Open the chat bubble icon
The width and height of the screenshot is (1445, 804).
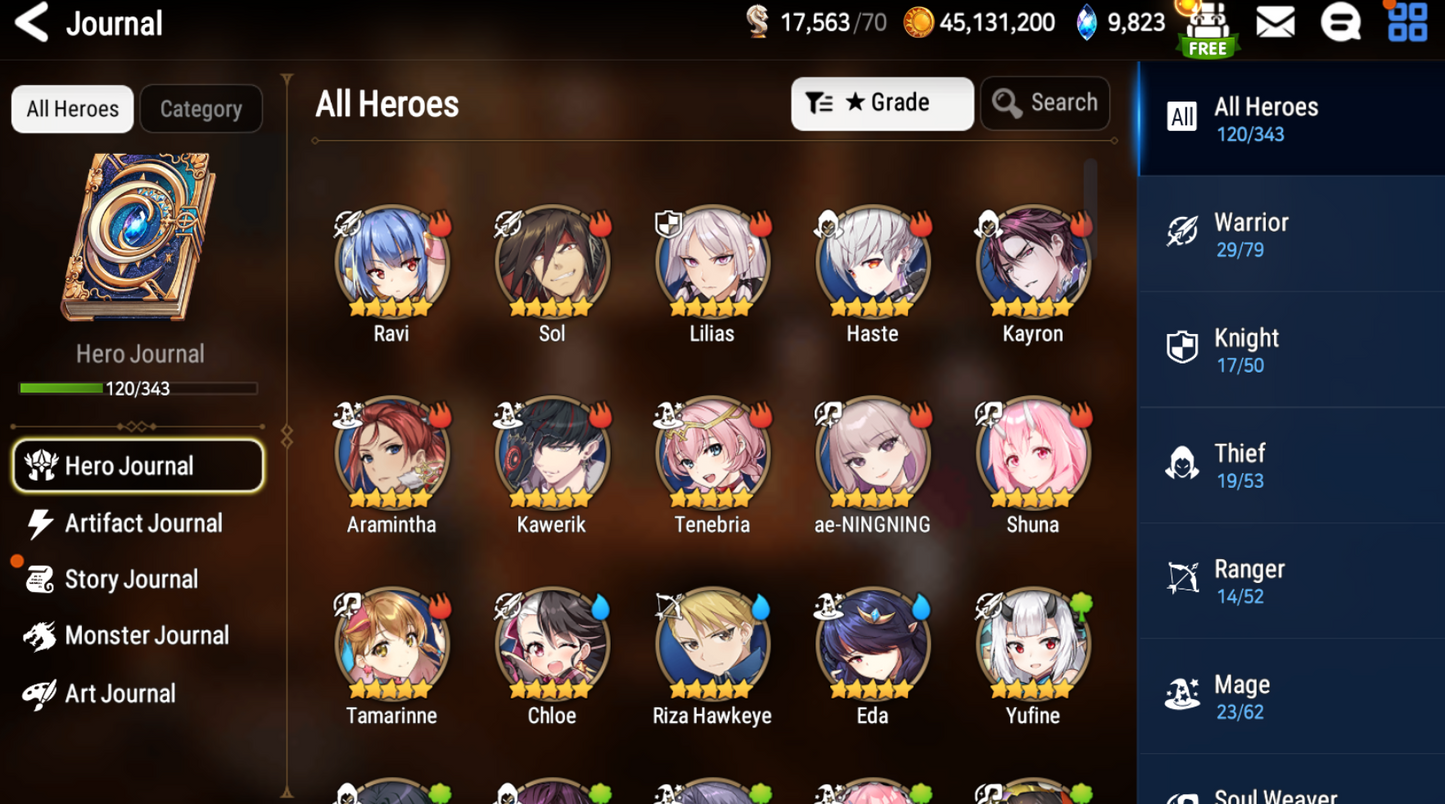[1340, 23]
